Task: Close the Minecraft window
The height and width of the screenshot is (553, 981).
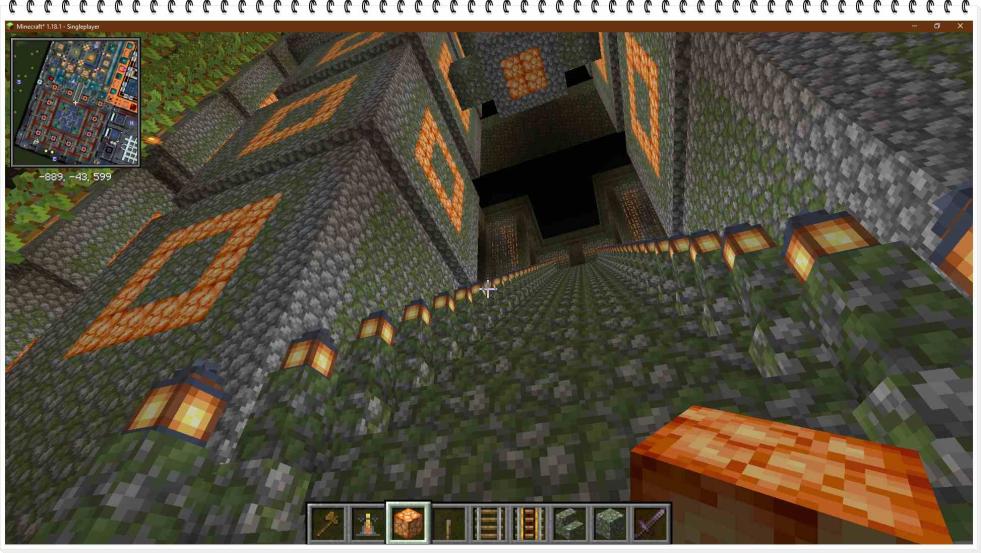Action: pos(960,26)
